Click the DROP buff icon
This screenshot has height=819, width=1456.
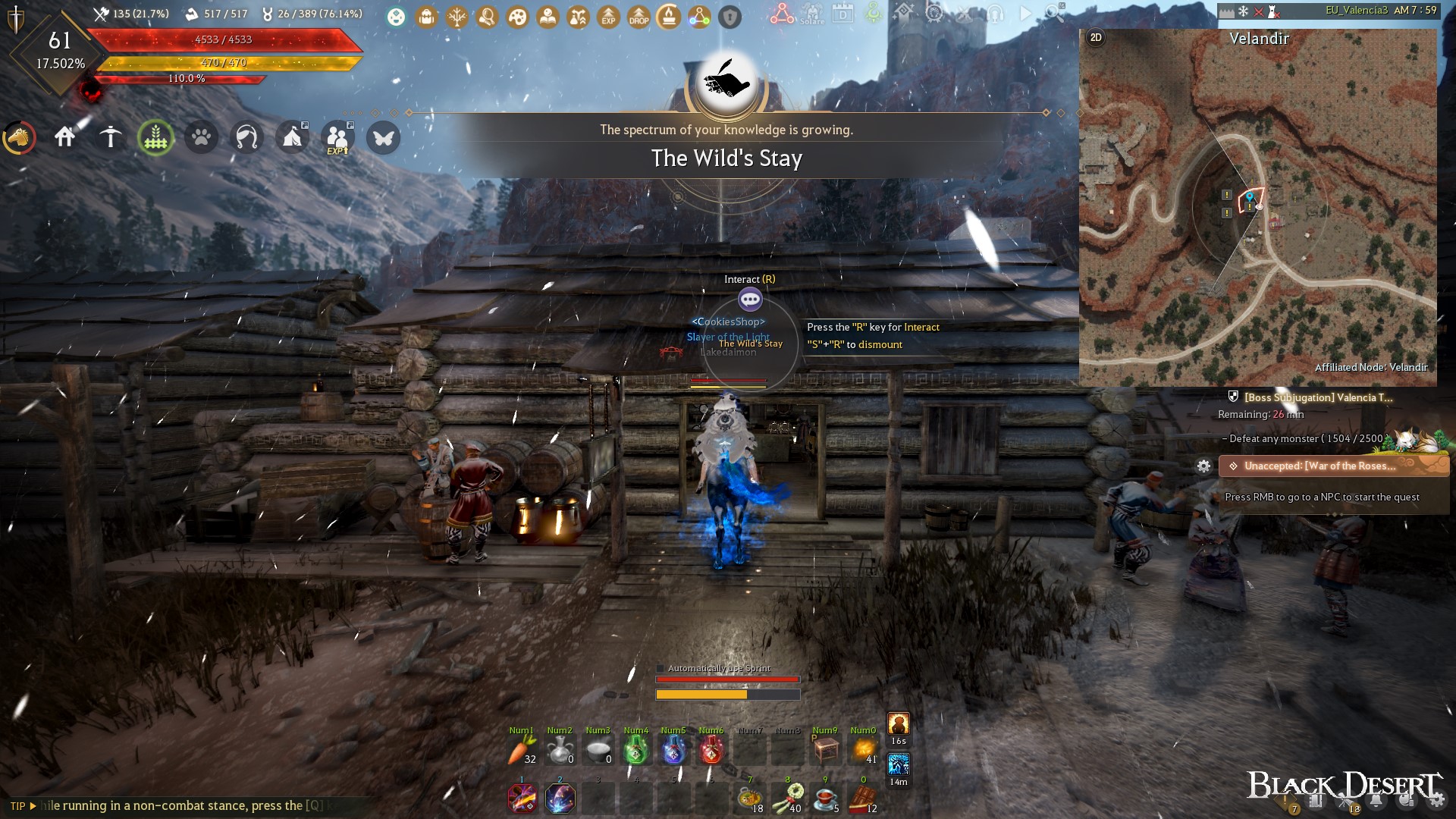(x=638, y=15)
